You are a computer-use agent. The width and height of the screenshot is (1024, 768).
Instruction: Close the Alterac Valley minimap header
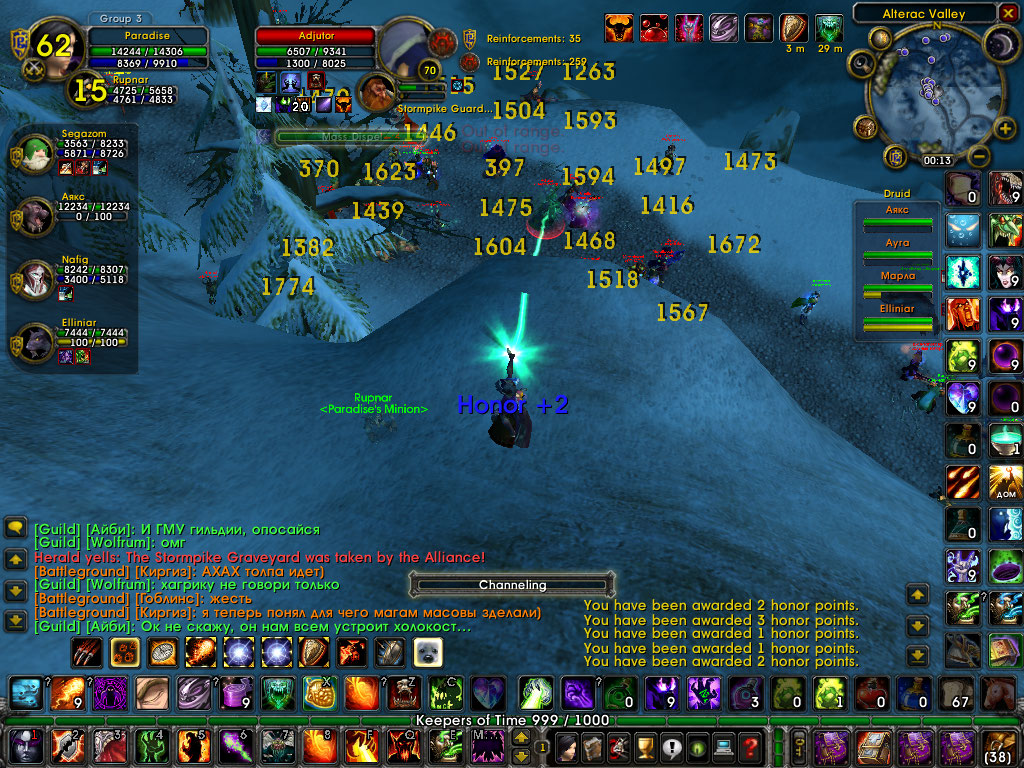tap(1008, 13)
